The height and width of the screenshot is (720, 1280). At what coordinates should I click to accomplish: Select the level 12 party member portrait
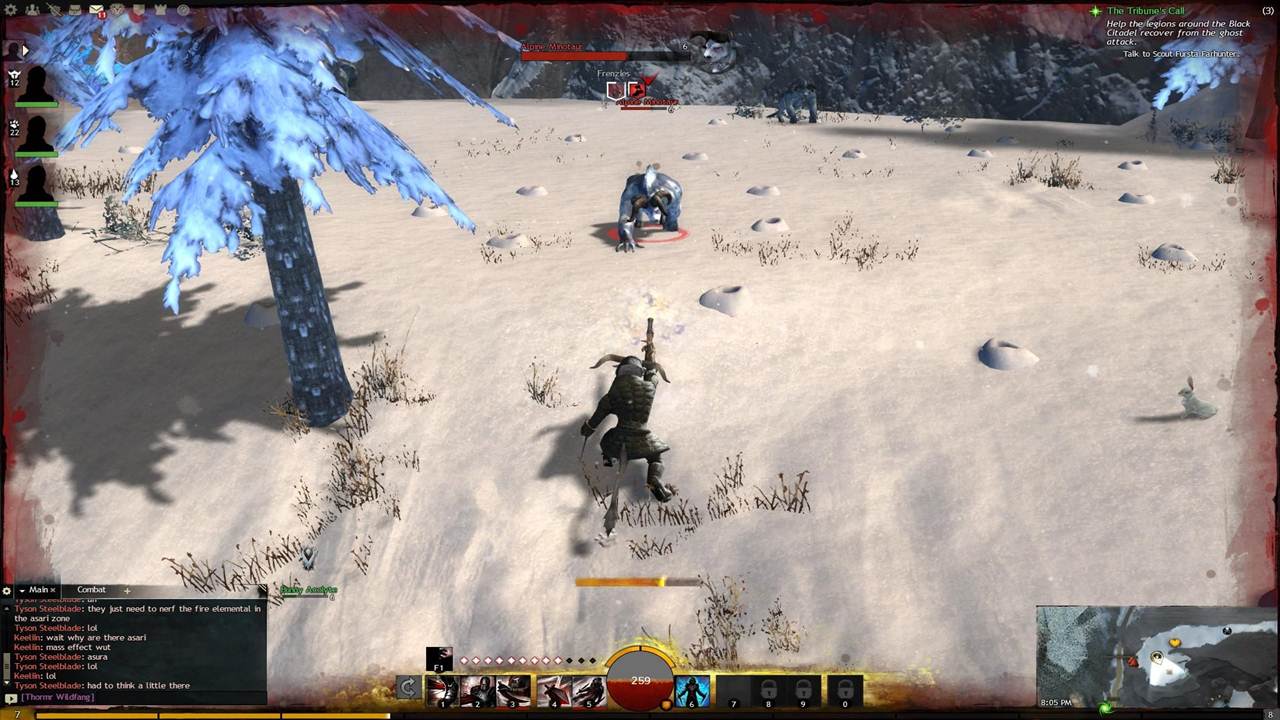pos(37,85)
